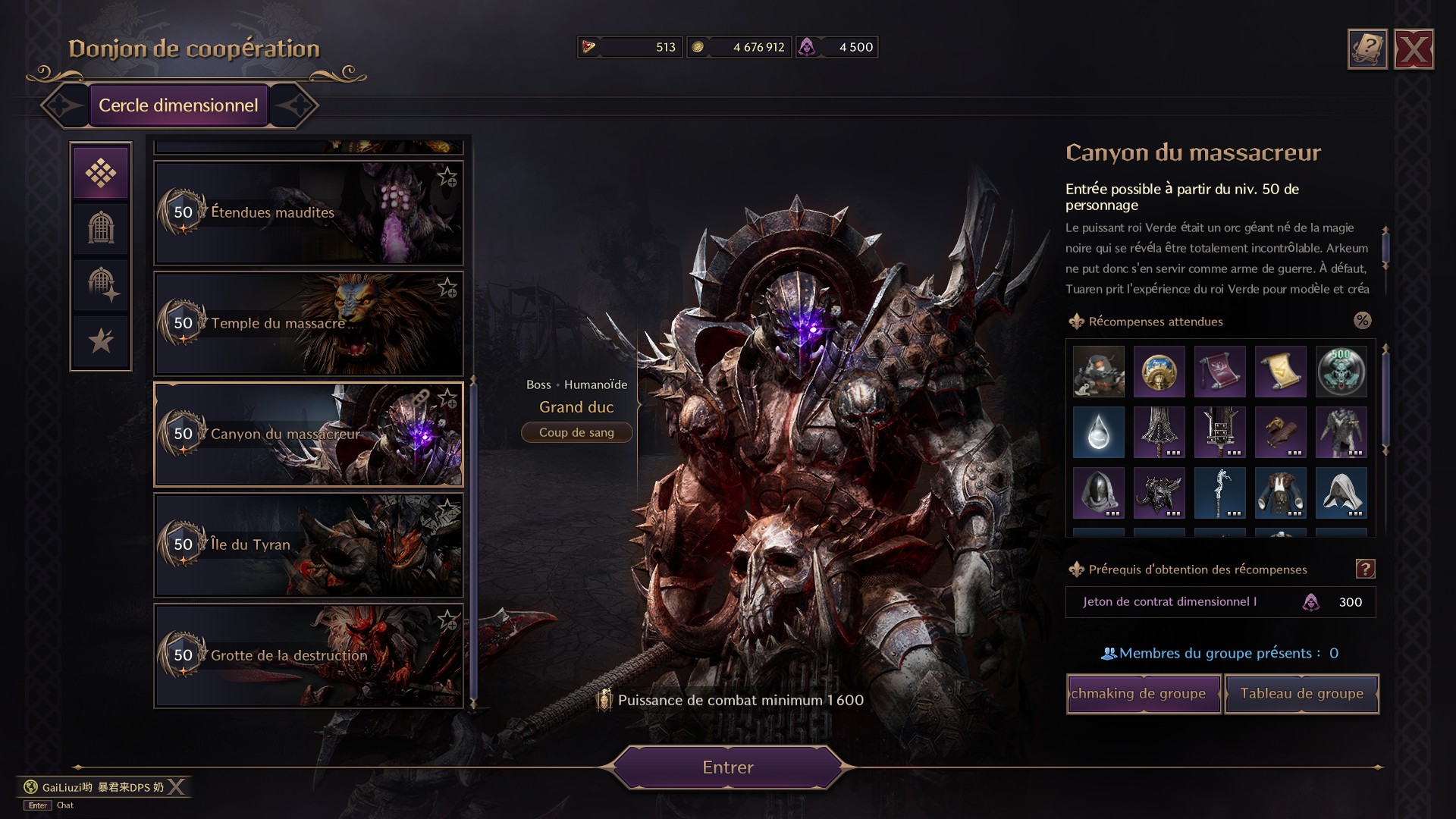1456x819 pixels.
Task: Open the gate dungeon category in left sidebar
Action: pos(101,228)
